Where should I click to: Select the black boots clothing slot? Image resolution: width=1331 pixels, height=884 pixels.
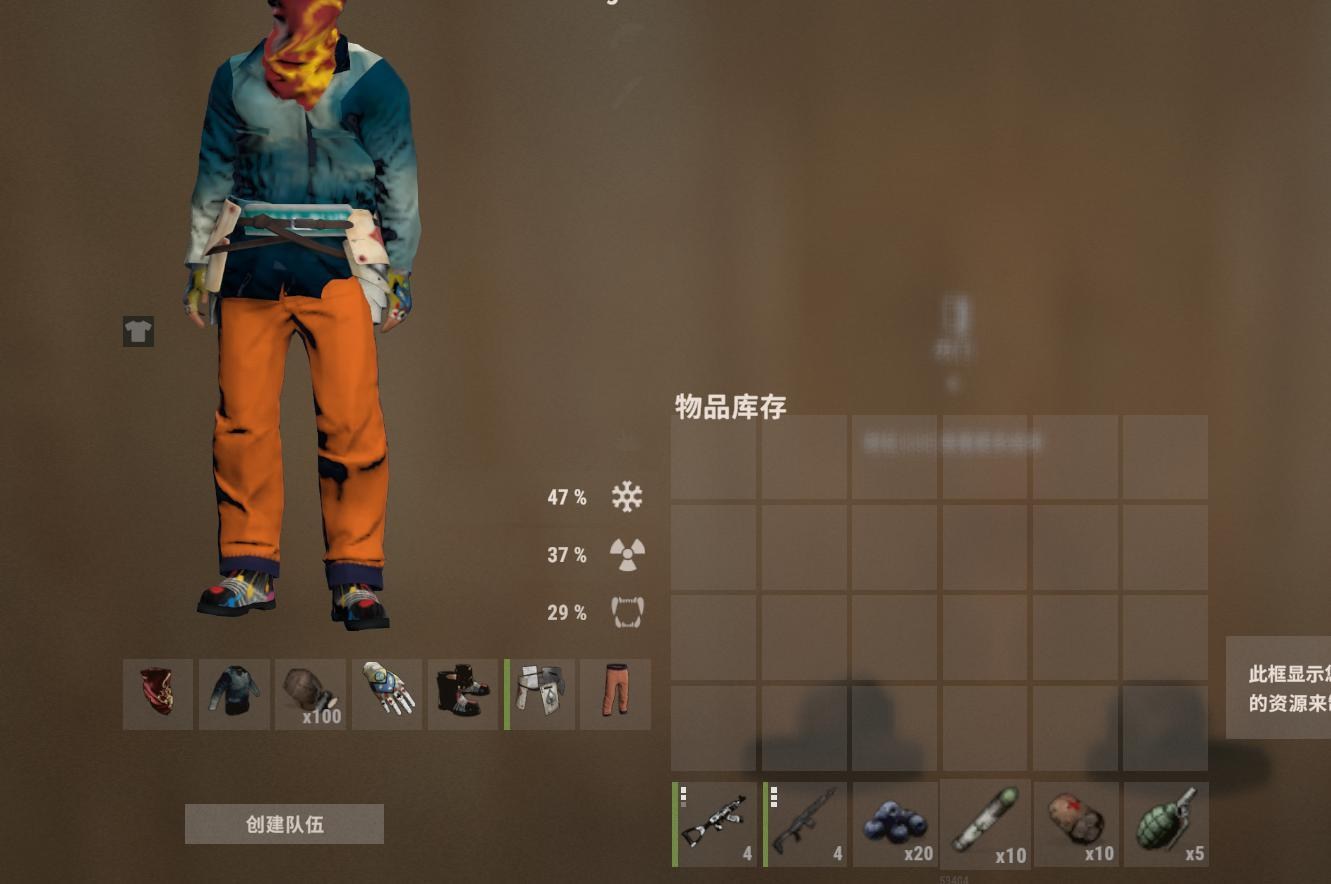(463, 694)
